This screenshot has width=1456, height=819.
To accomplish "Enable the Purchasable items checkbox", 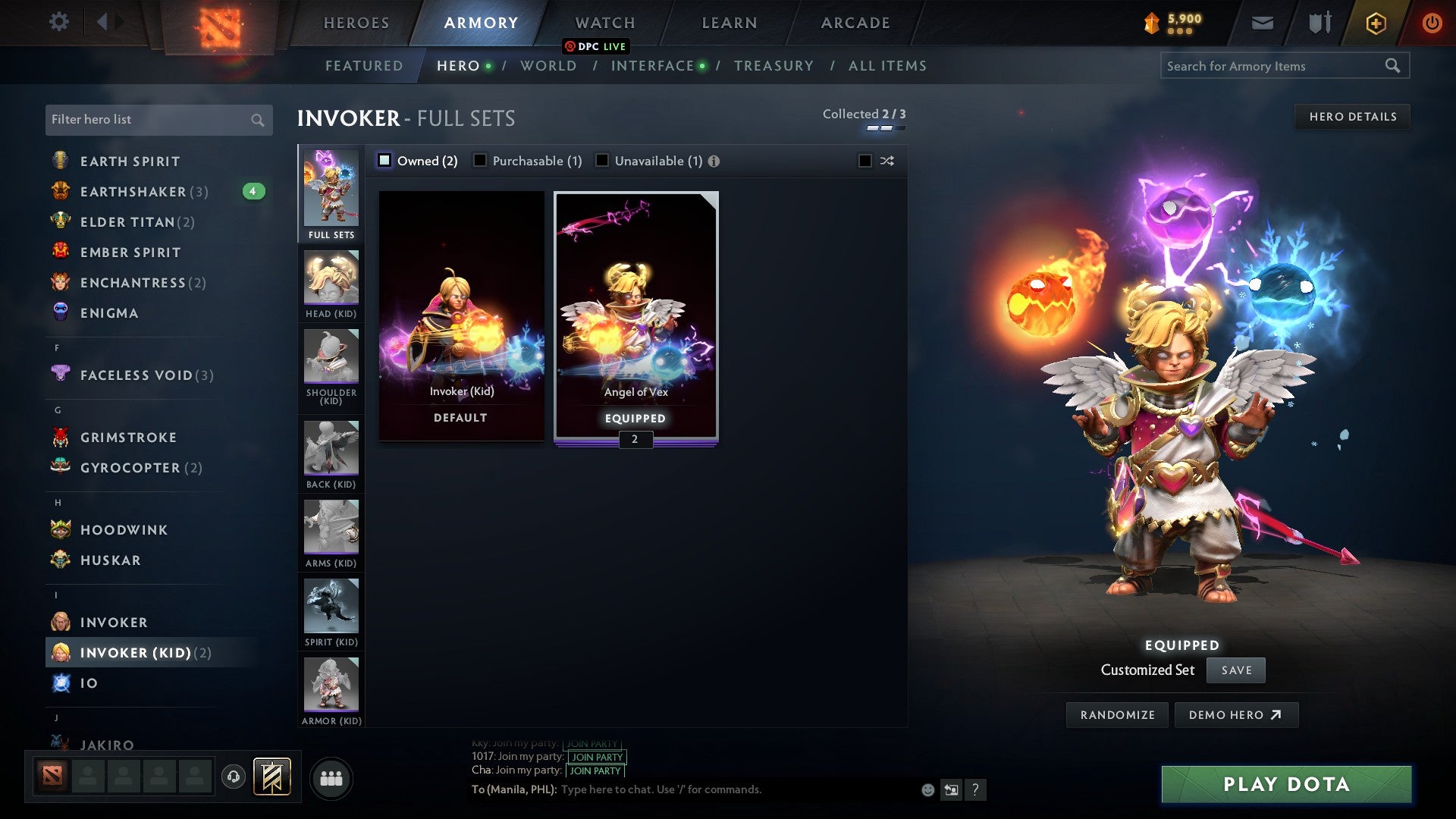I will 479,160.
